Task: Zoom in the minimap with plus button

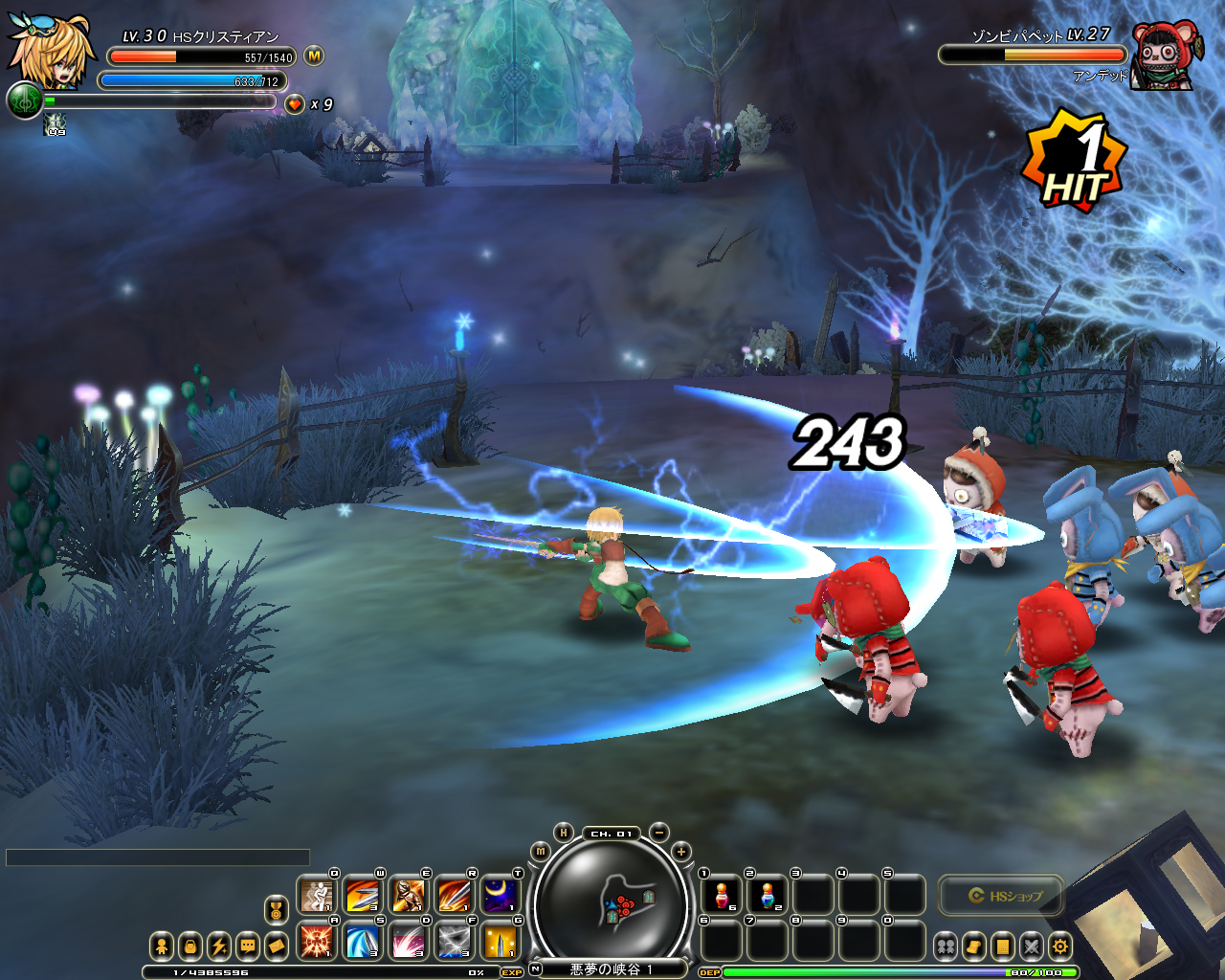Action: [680, 852]
